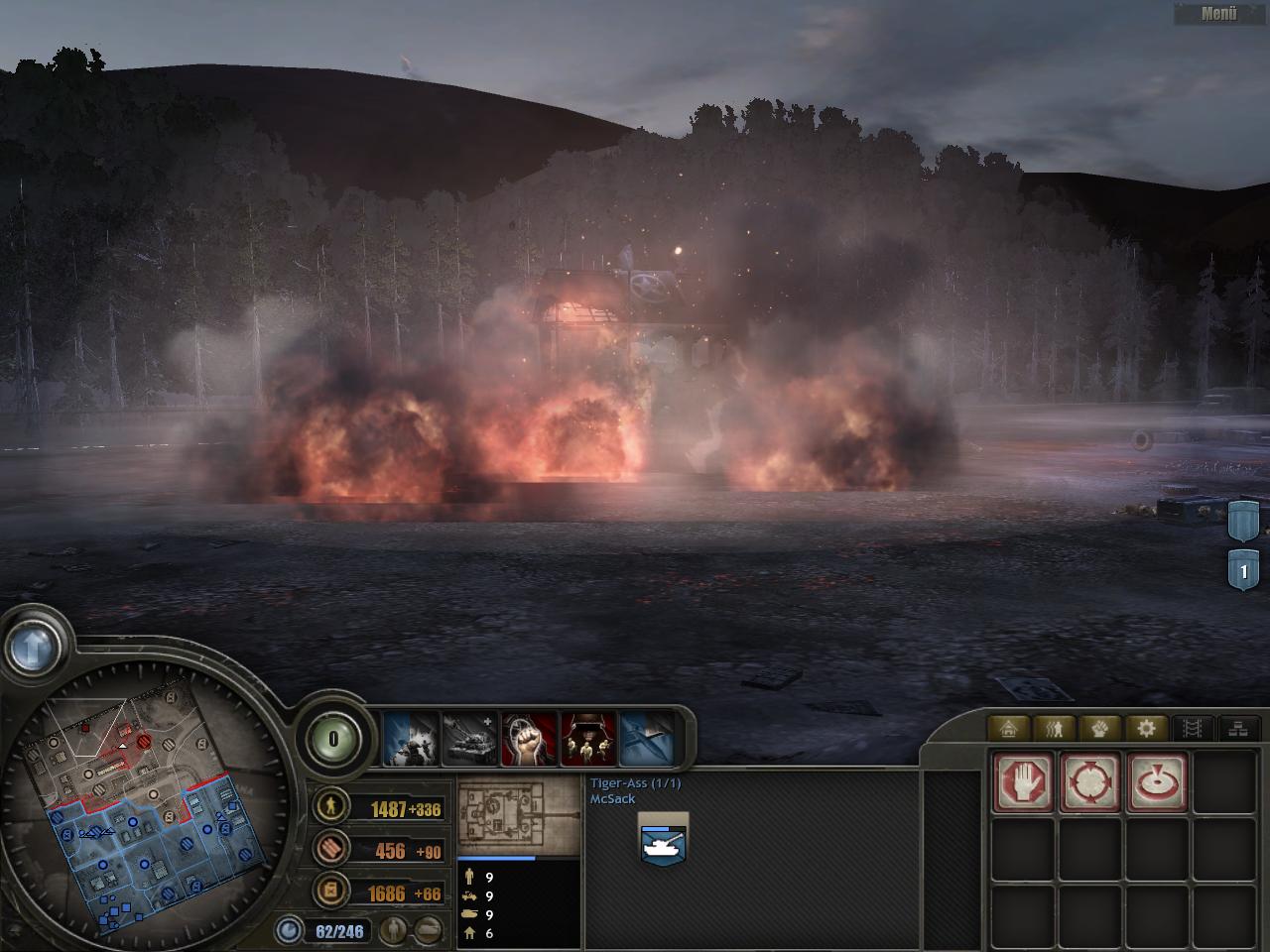
Task: Activate the blue infantry commander ability
Action: (411, 740)
